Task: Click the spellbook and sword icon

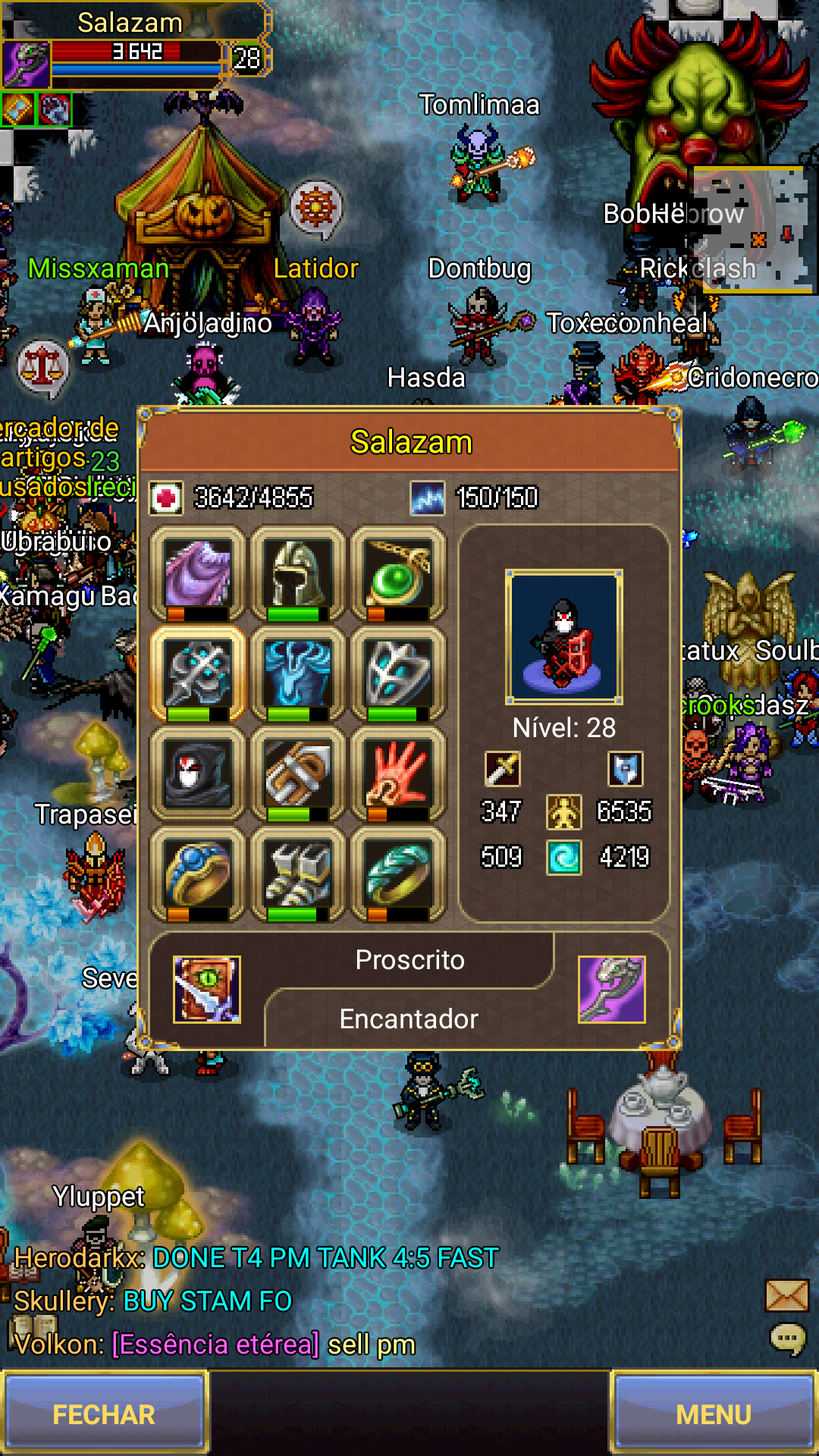Action: 207,989
